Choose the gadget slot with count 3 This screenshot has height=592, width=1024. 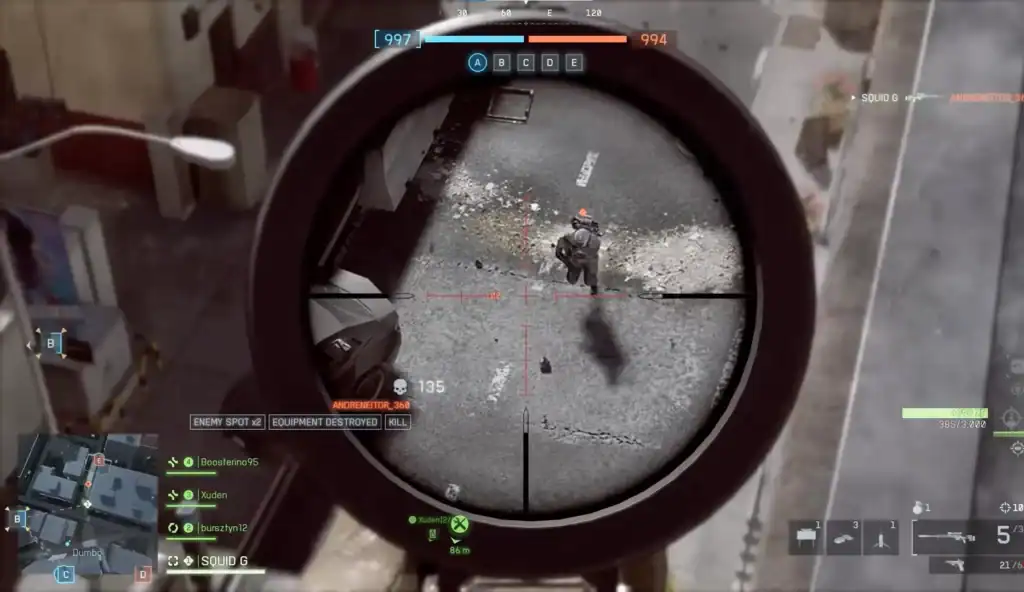pos(843,537)
